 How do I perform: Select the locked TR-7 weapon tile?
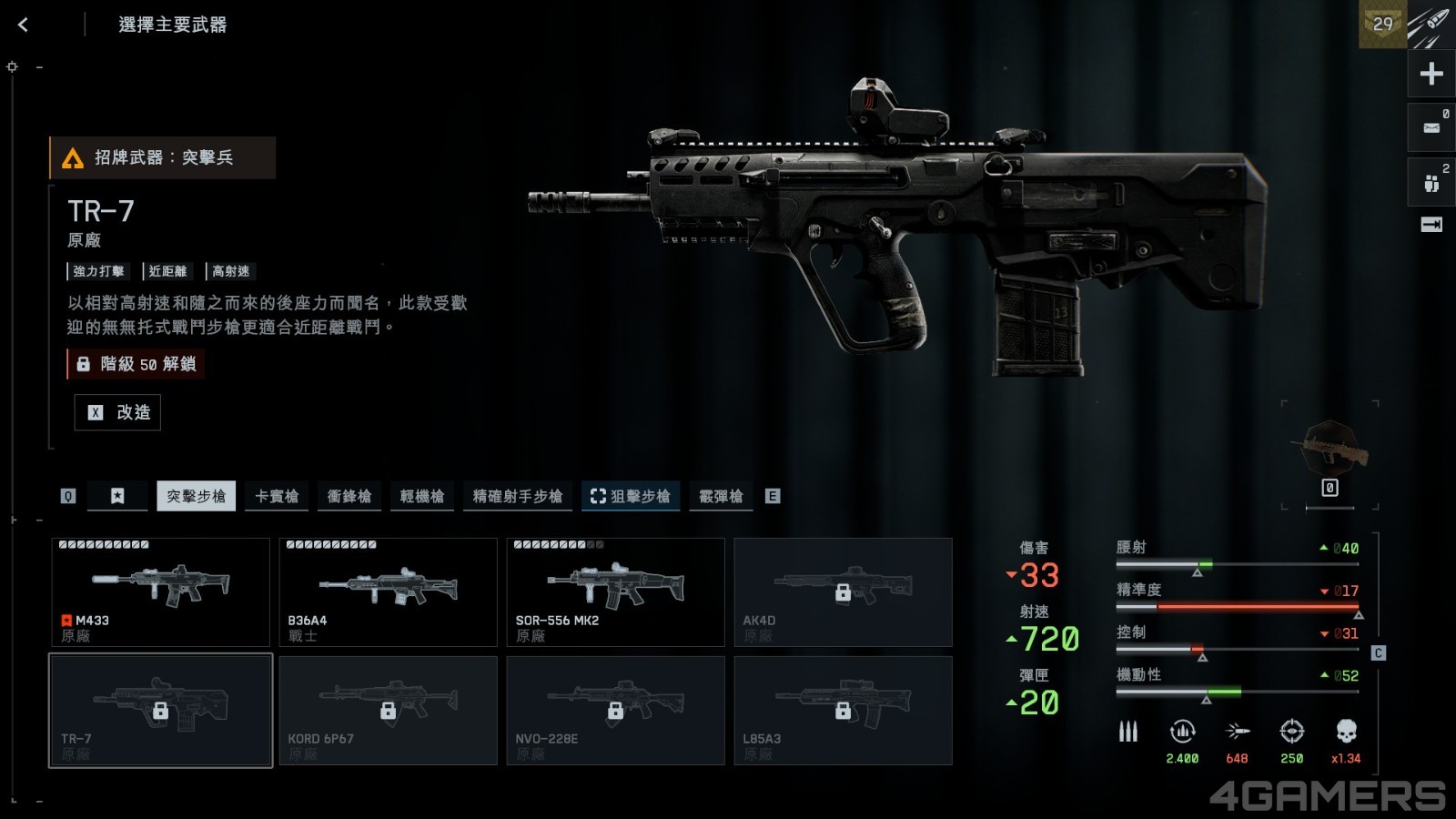pyautogui.click(x=160, y=710)
